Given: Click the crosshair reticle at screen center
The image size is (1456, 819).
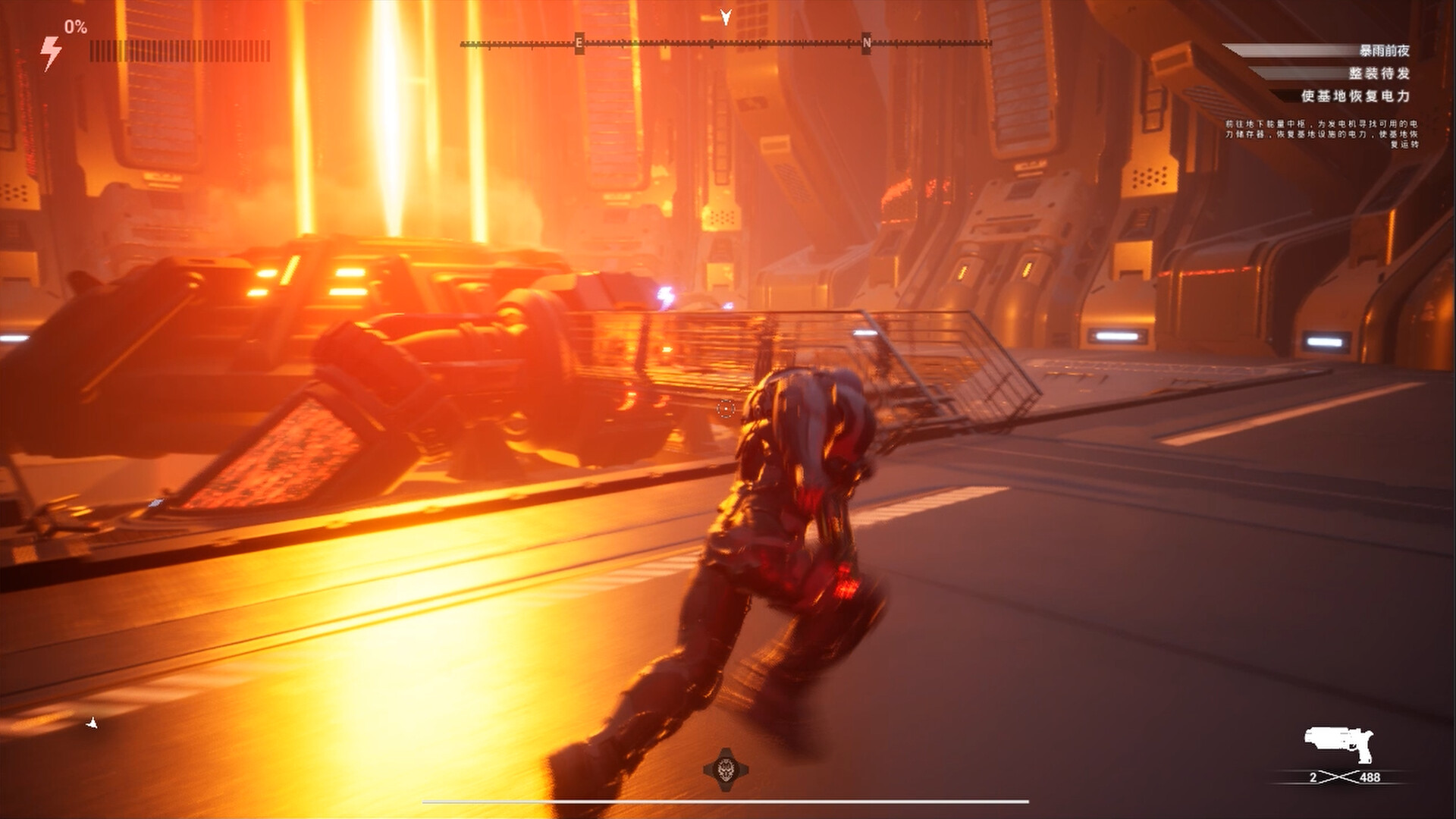Looking at the screenshot, I should point(726,407).
